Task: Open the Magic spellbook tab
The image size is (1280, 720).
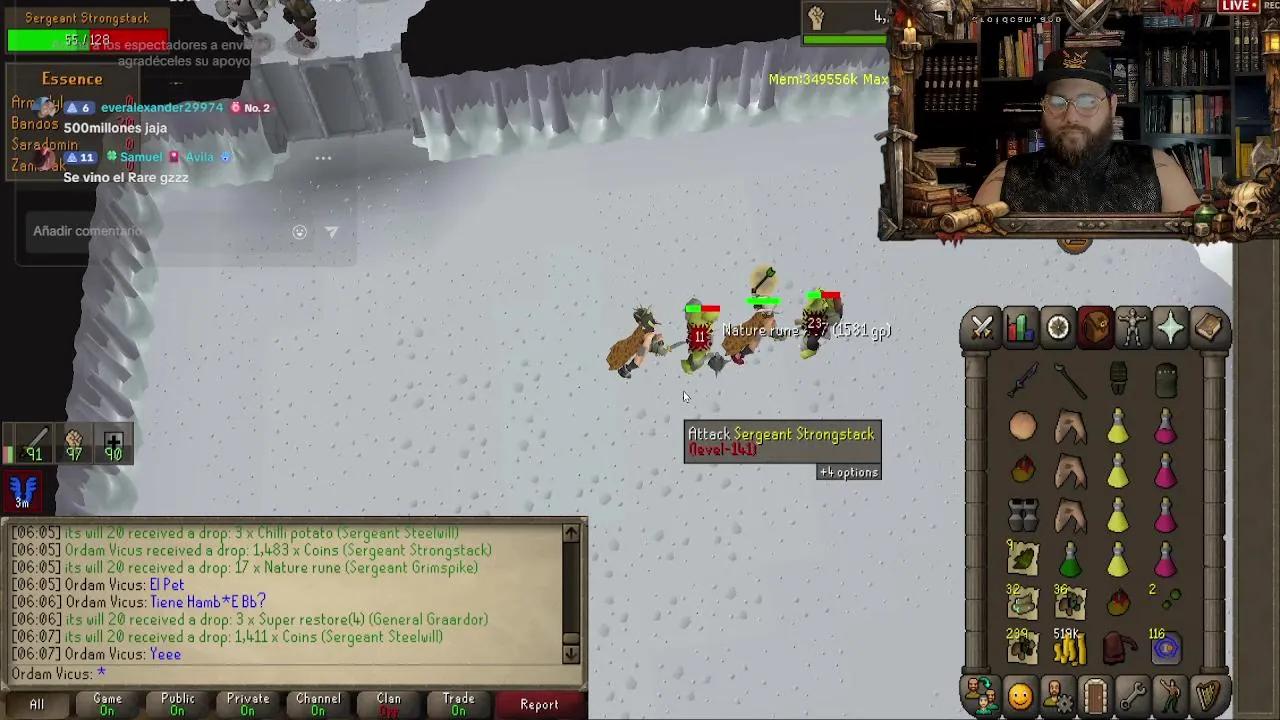Action: pyautogui.click(x=1209, y=327)
